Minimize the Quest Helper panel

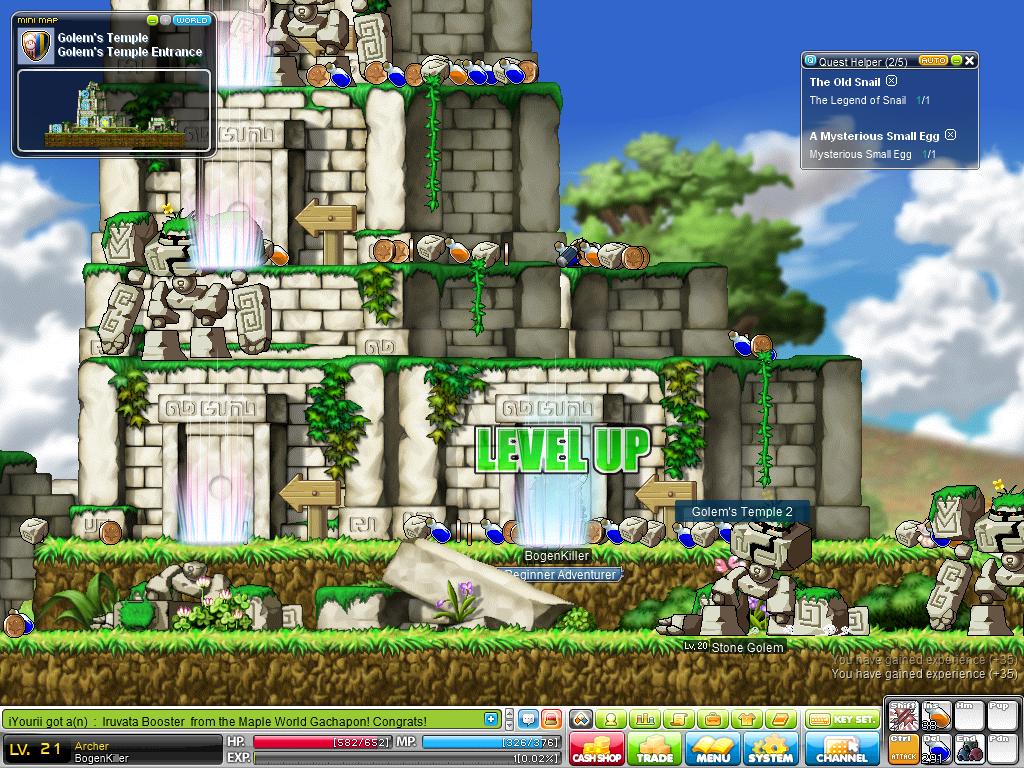(956, 61)
